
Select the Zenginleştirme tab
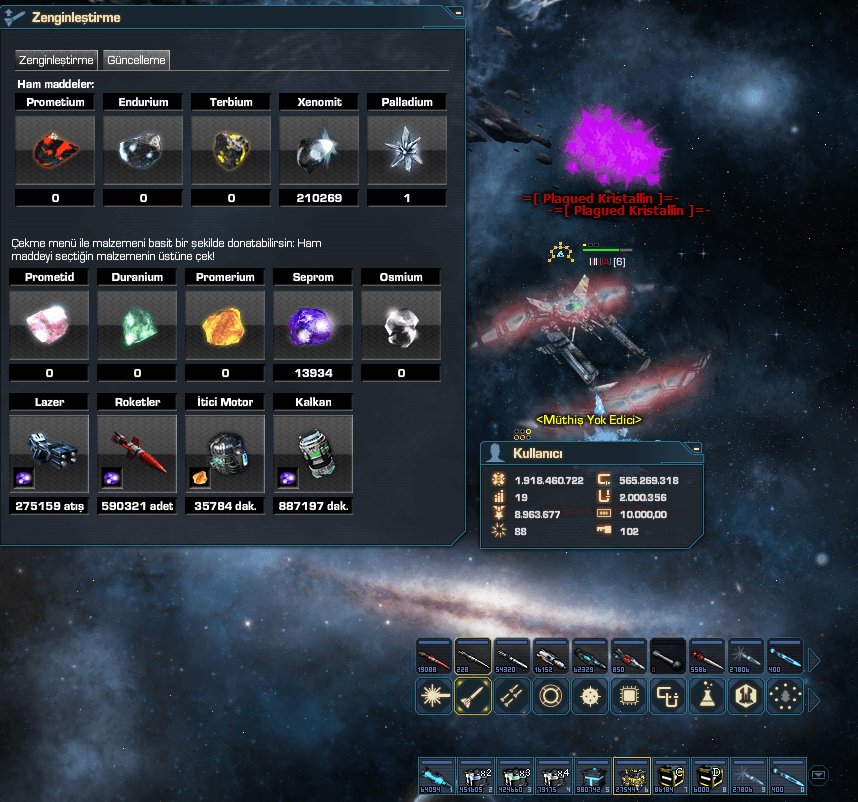(57, 60)
